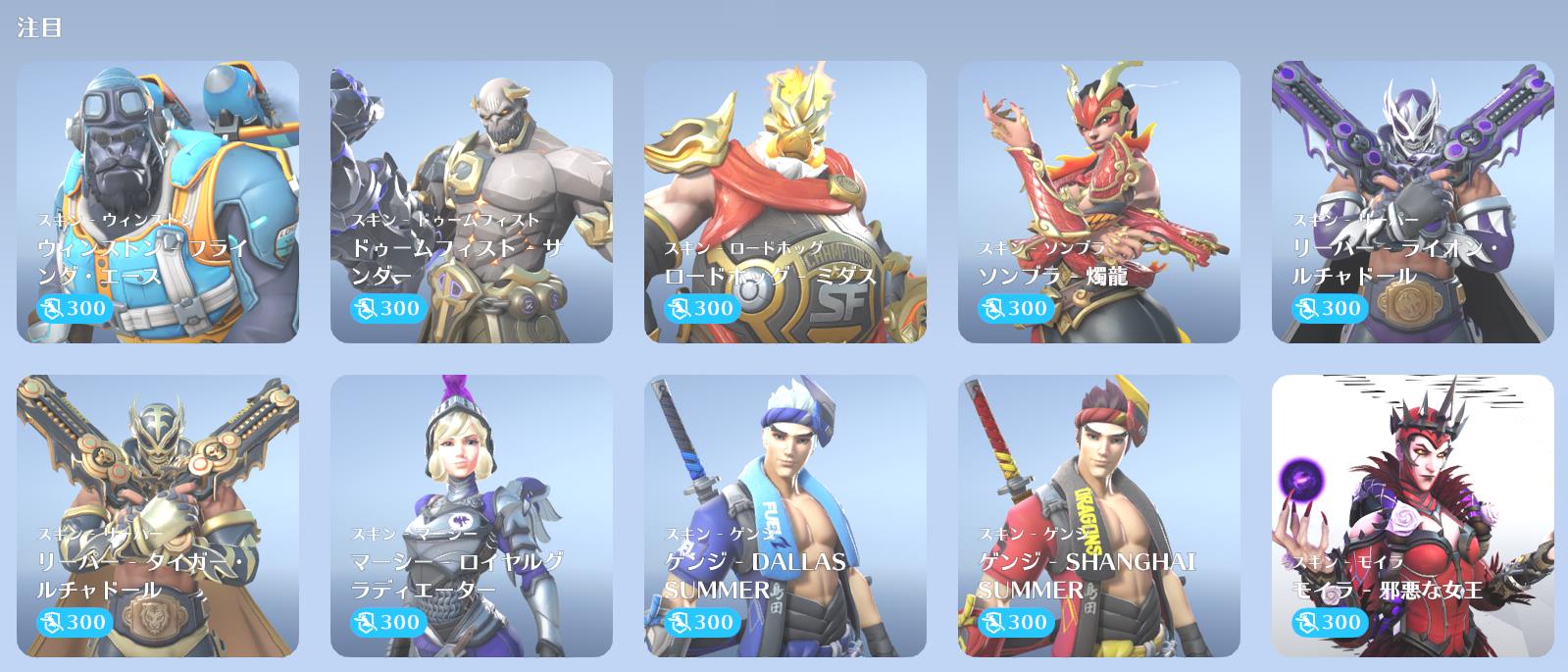The width and height of the screenshot is (1568, 672).
Task: View the Sombra 燭龍 skin card
Action: (x=1099, y=202)
